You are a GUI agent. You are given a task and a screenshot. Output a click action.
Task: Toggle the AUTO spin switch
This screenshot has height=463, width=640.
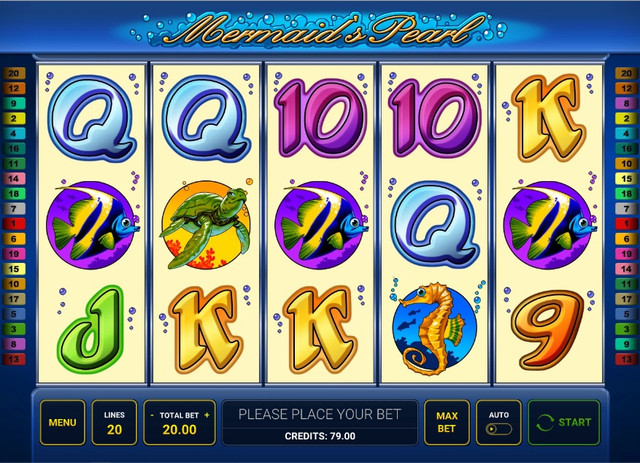[497, 429]
